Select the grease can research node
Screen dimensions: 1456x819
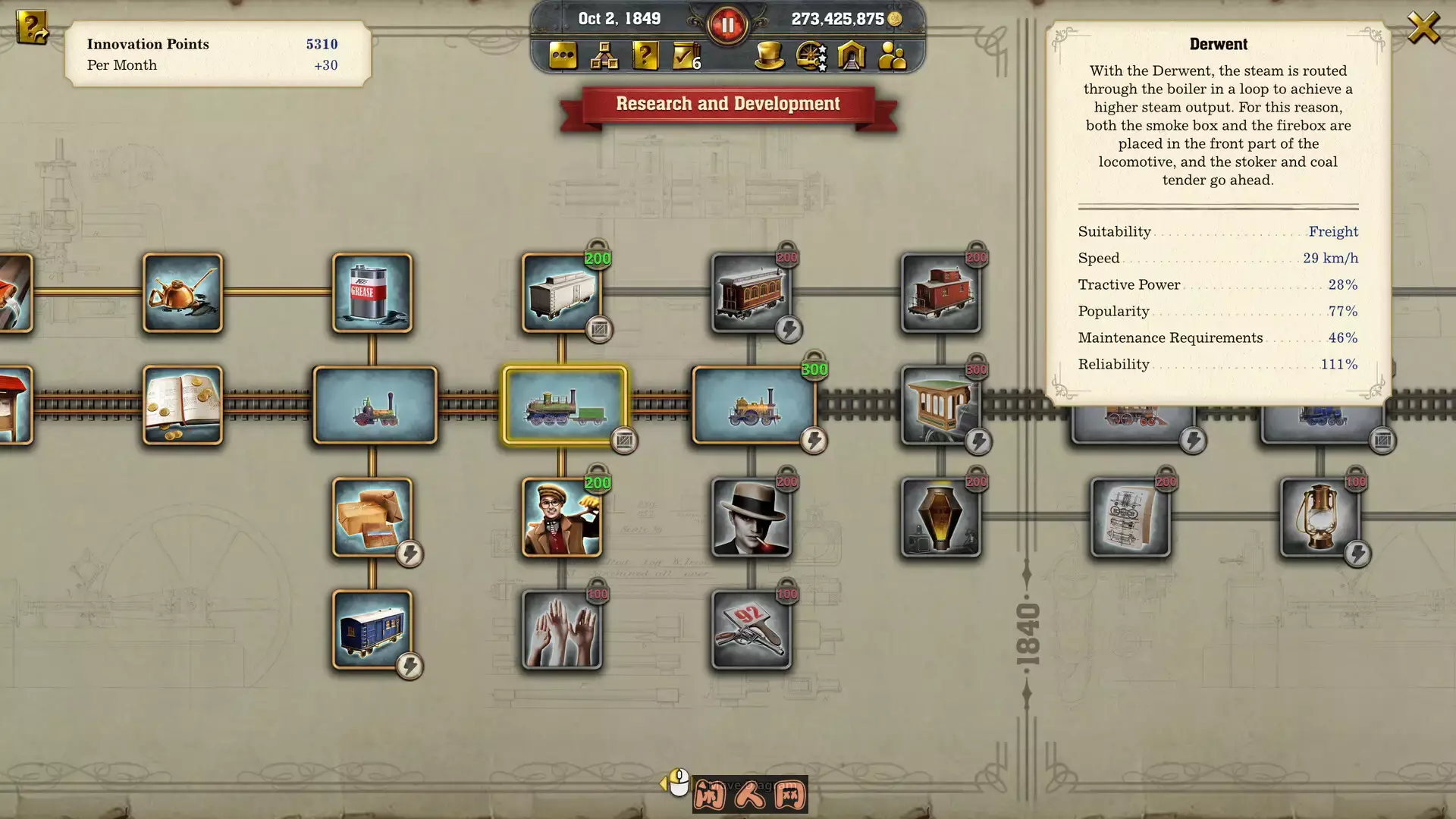(372, 293)
